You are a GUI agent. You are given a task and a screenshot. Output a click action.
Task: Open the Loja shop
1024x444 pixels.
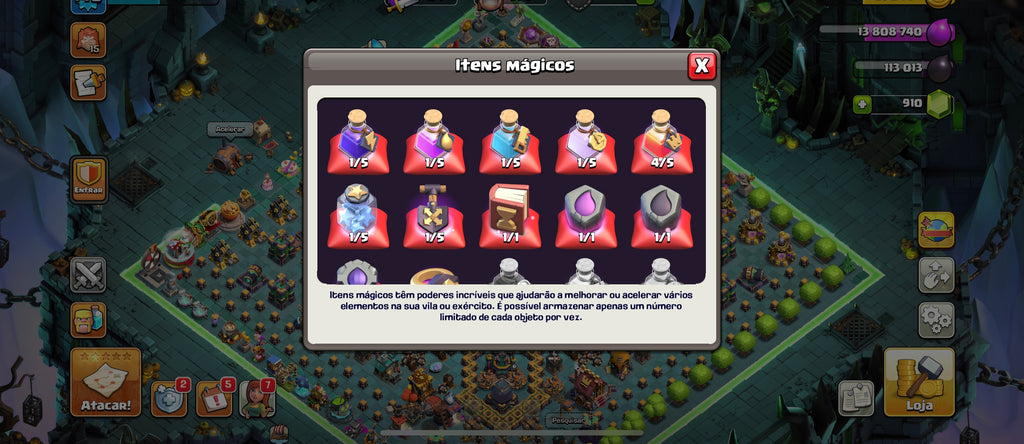[x=919, y=382]
